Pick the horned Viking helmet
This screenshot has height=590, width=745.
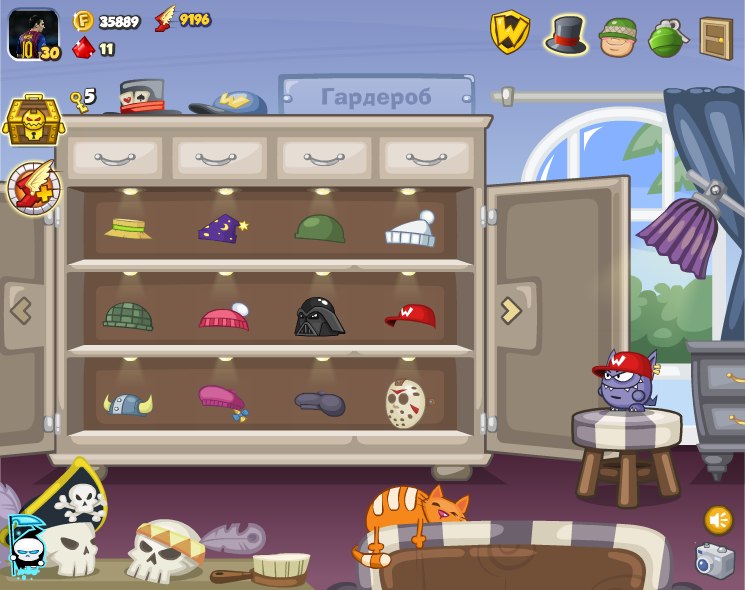click(128, 403)
